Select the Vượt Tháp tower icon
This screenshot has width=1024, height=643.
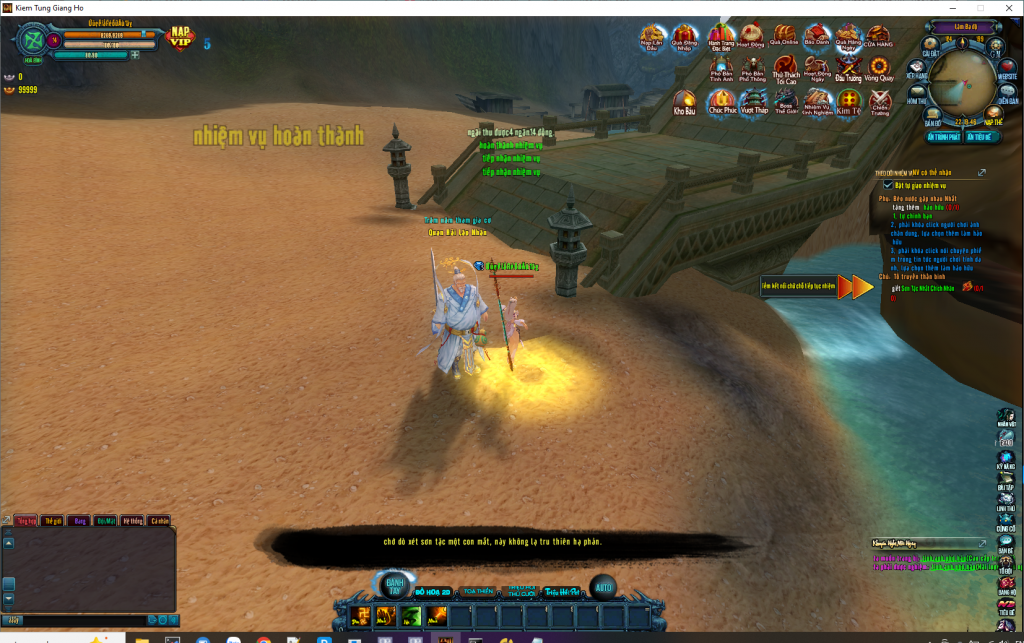click(753, 100)
